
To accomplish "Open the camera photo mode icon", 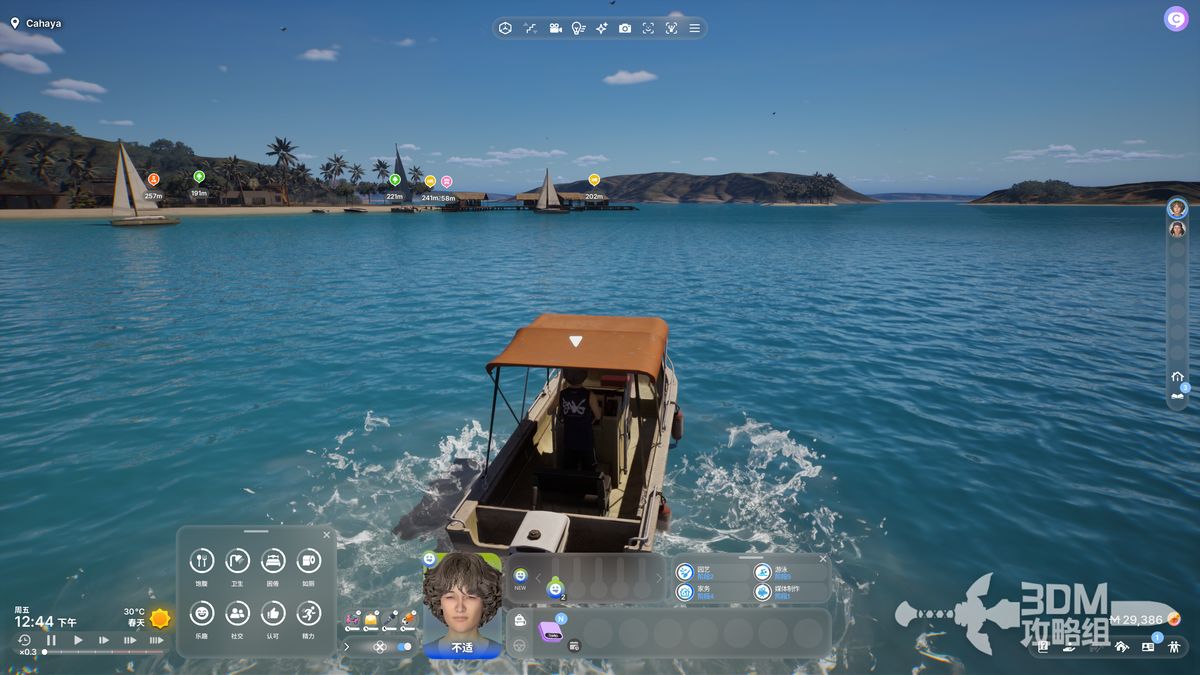I will pyautogui.click(x=625, y=28).
